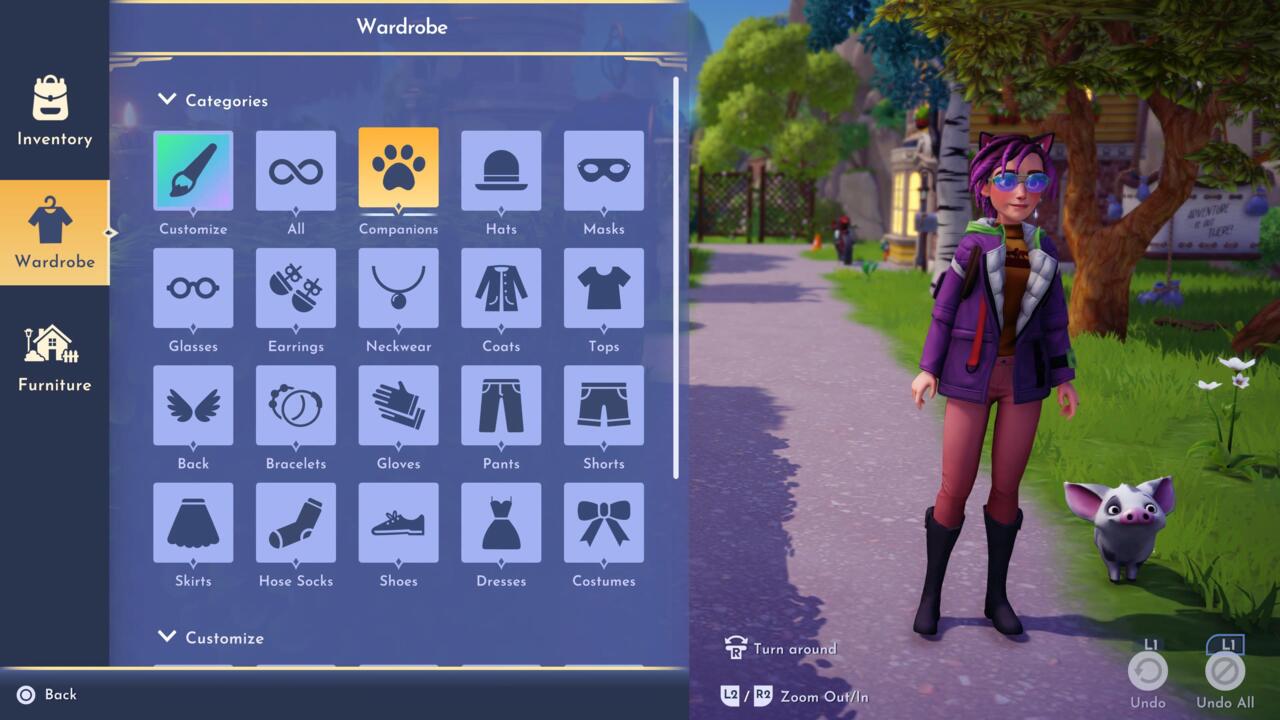Image resolution: width=1280 pixels, height=720 pixels.
Task: Open the Customize paintbrush category
Action: point(193,171)
